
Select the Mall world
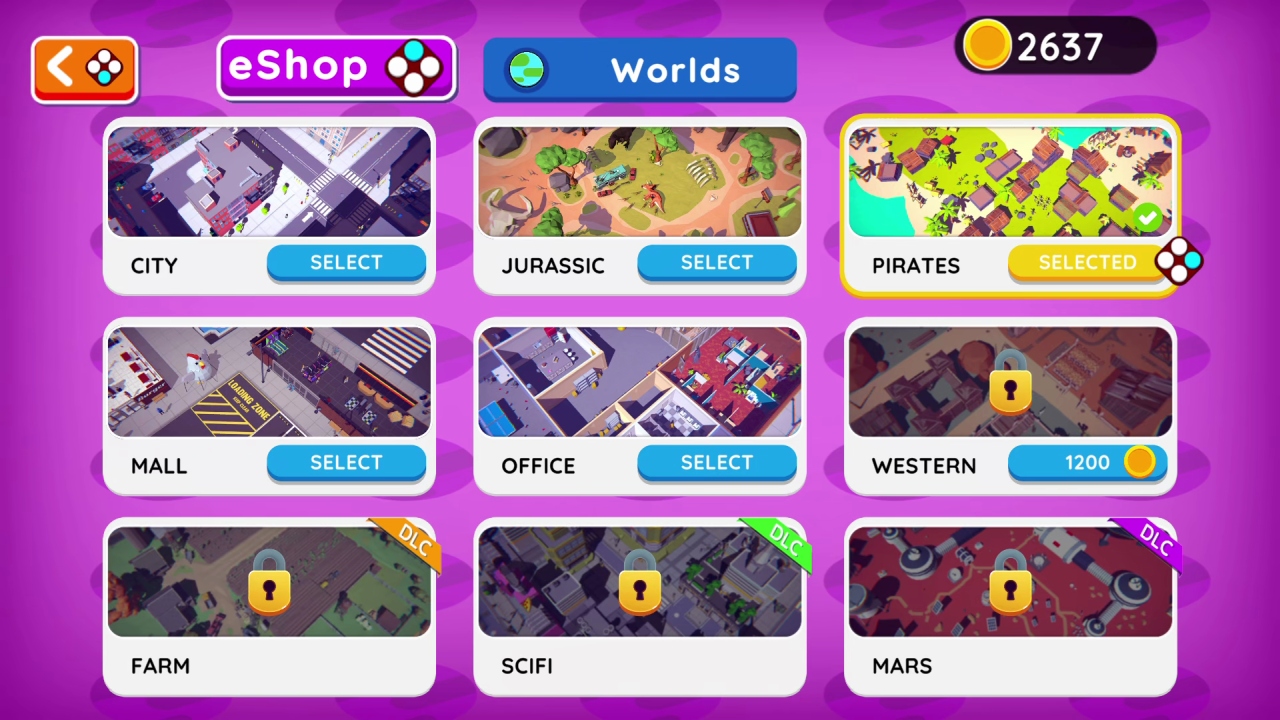[x=346, y=462]
